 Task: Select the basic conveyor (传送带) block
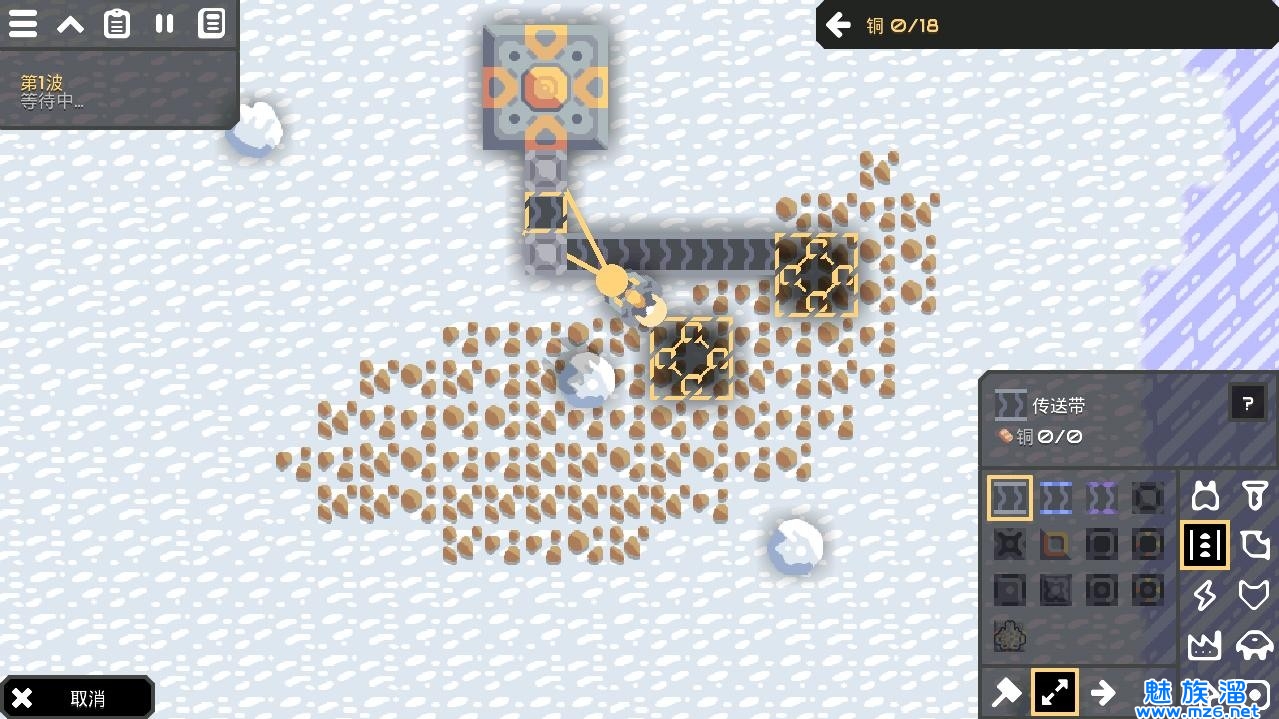(1010, 498)
